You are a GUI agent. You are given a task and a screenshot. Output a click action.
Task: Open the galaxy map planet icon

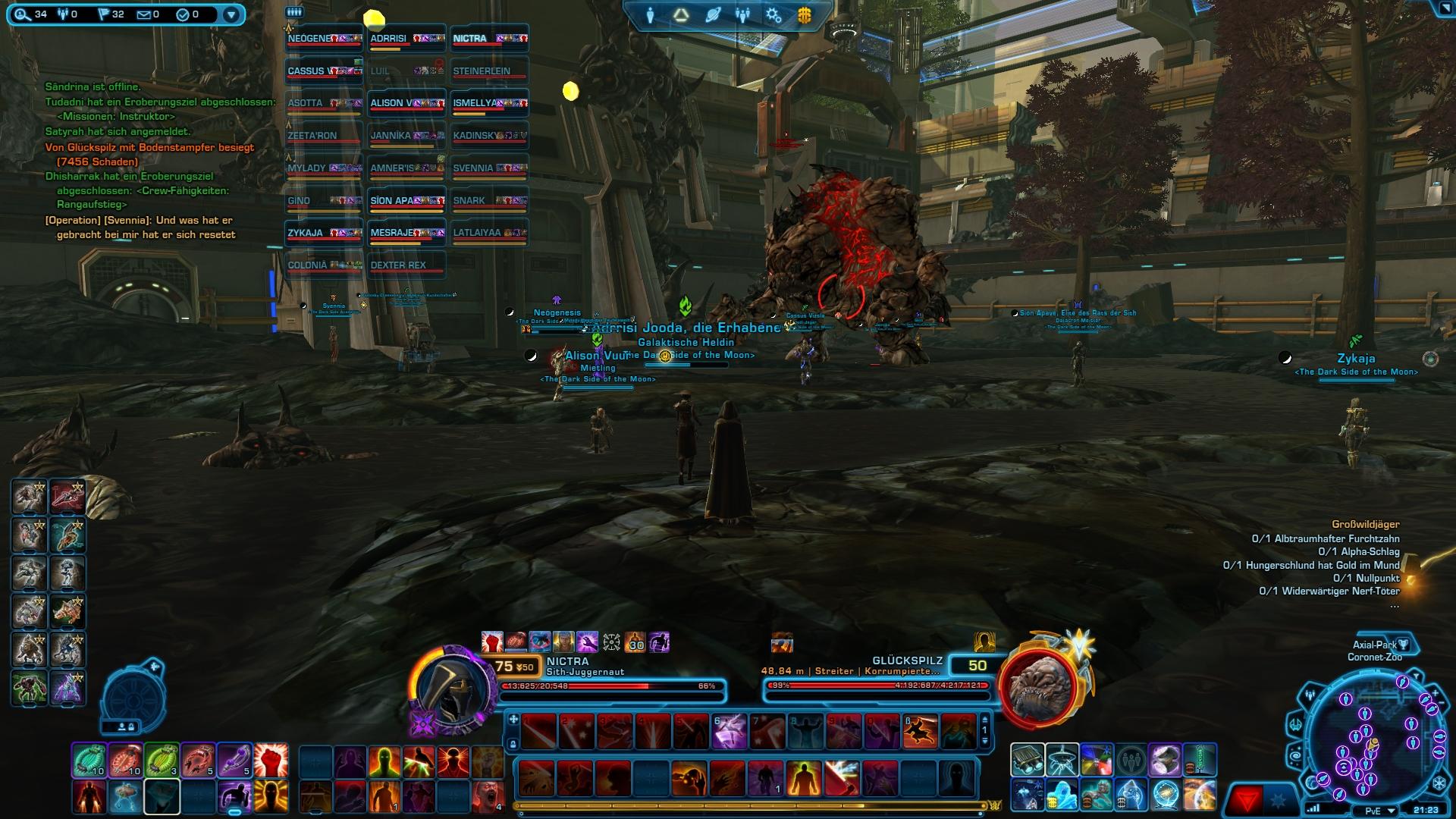coord(711,13)
